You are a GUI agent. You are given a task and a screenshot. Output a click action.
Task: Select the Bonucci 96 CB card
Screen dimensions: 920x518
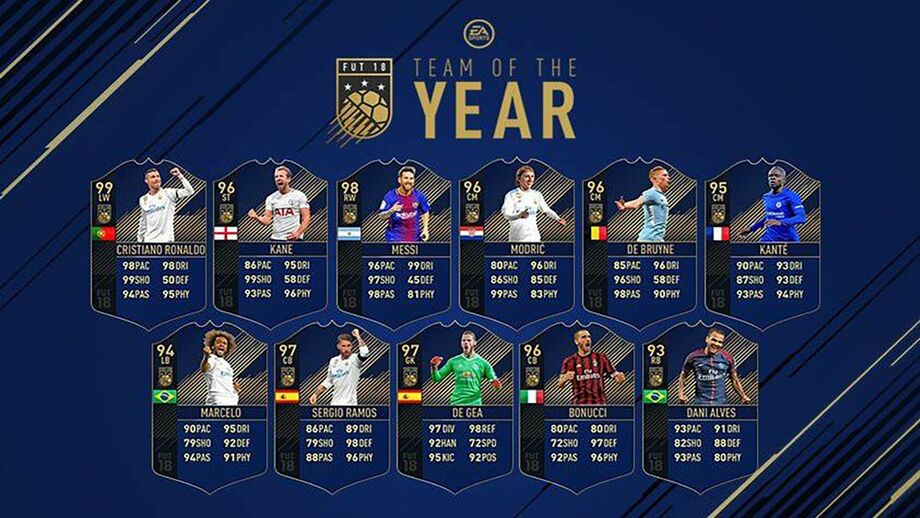578,404
